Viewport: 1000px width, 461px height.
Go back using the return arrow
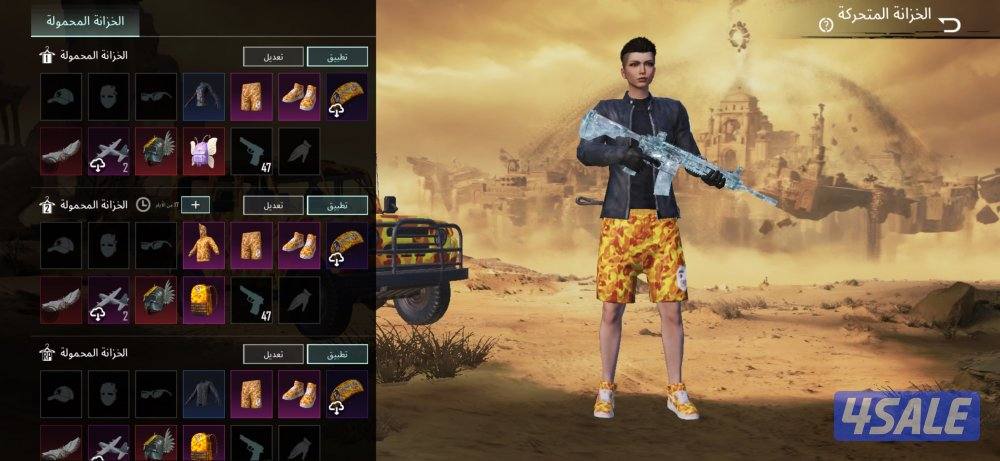[x=949, y=23]
